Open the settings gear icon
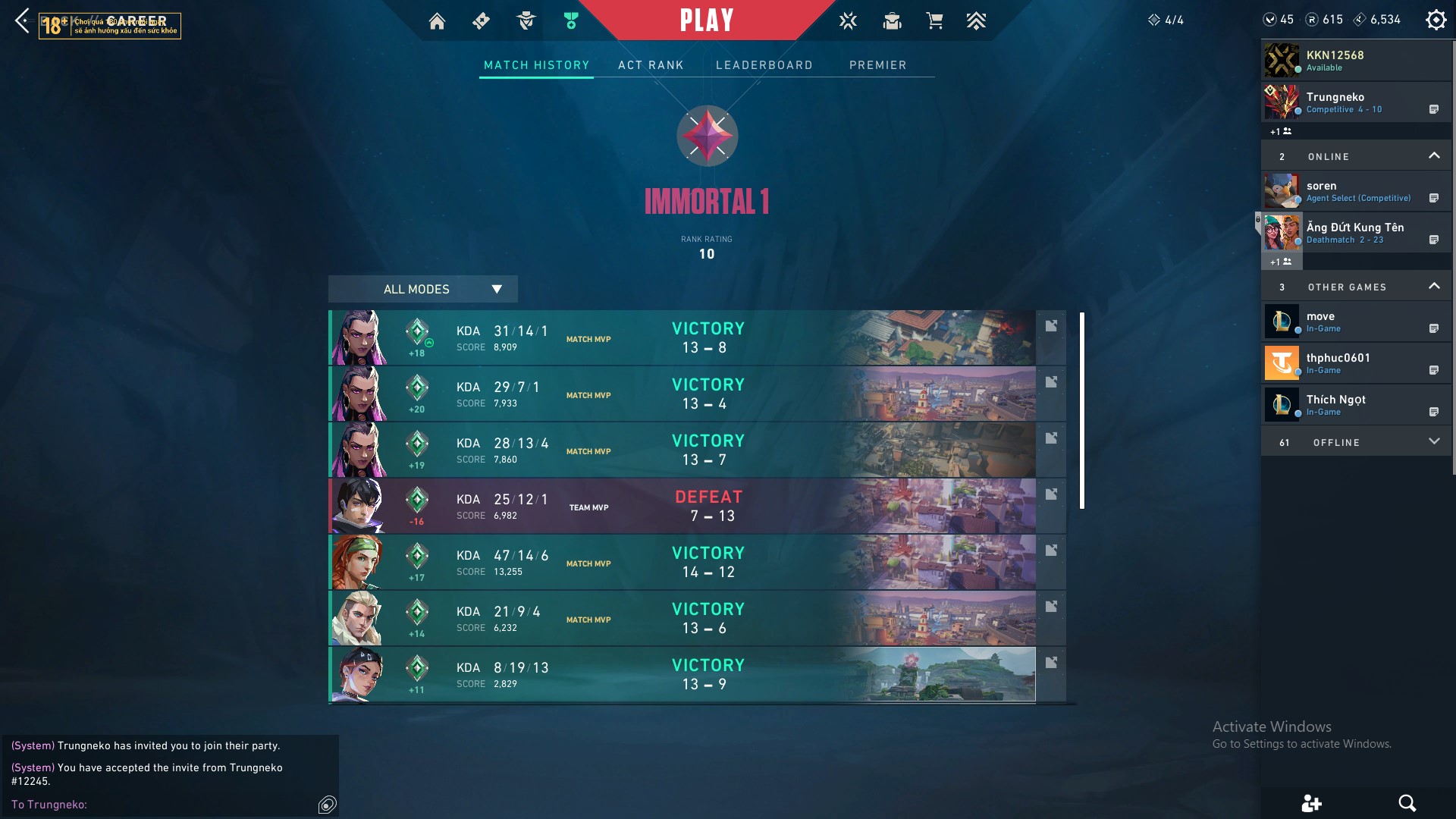The image size is (1456, 819). click(x=1436, y=20)
